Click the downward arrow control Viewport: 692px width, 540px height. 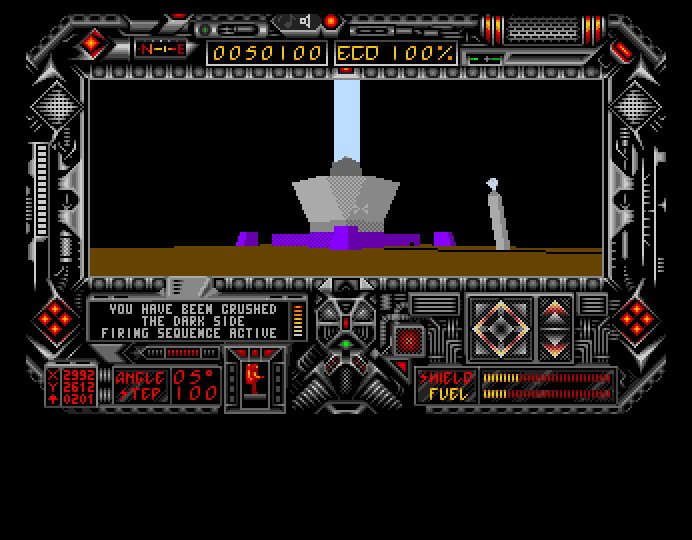[x=555, y=345]
